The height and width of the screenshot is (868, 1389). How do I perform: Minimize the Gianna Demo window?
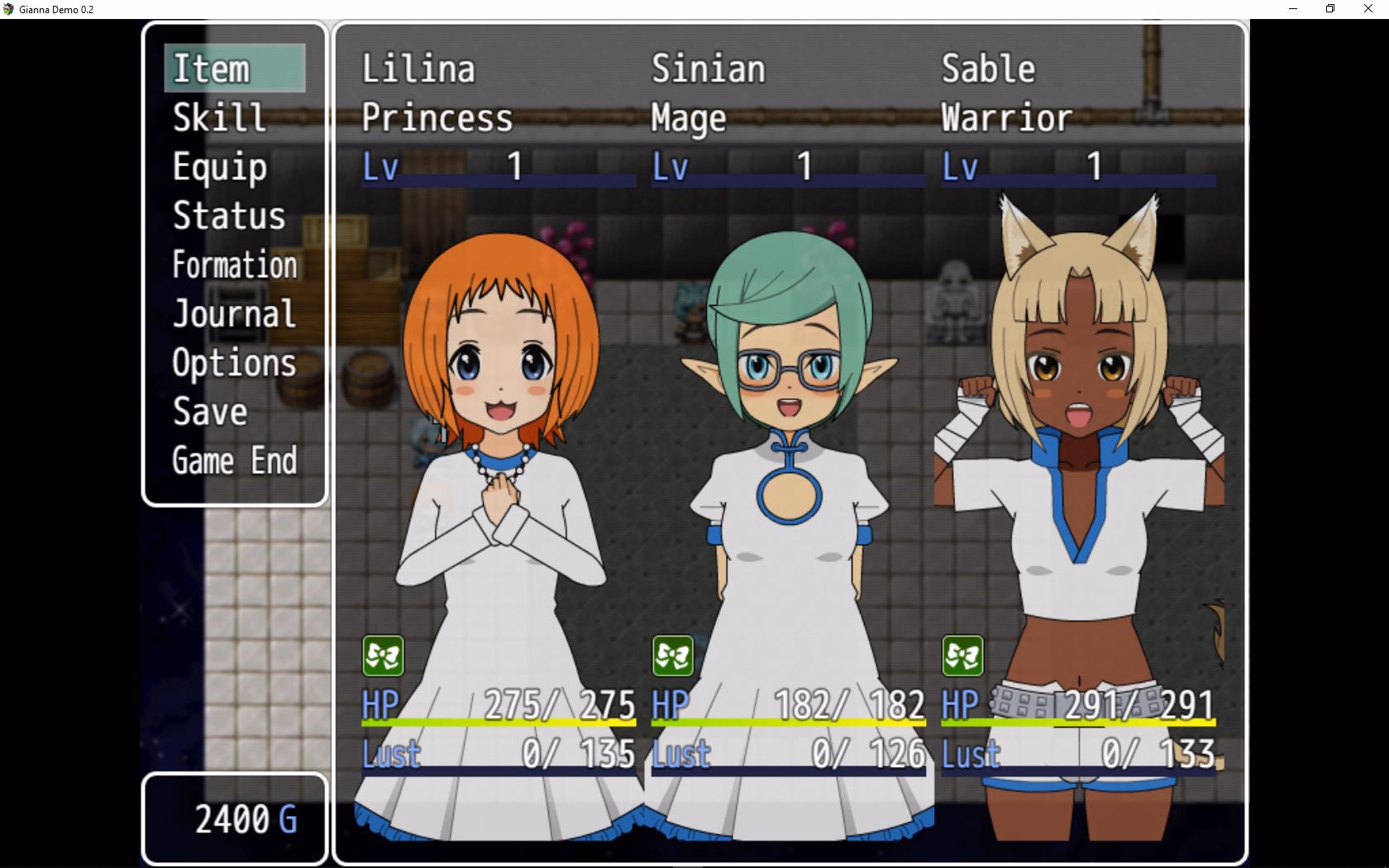pos(1293,9)
